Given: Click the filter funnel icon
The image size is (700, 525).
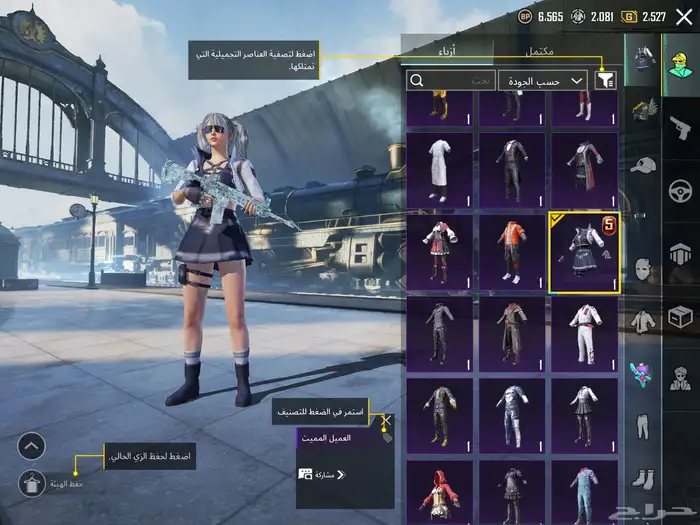Looking at the screenshot, I should [605, 81].
